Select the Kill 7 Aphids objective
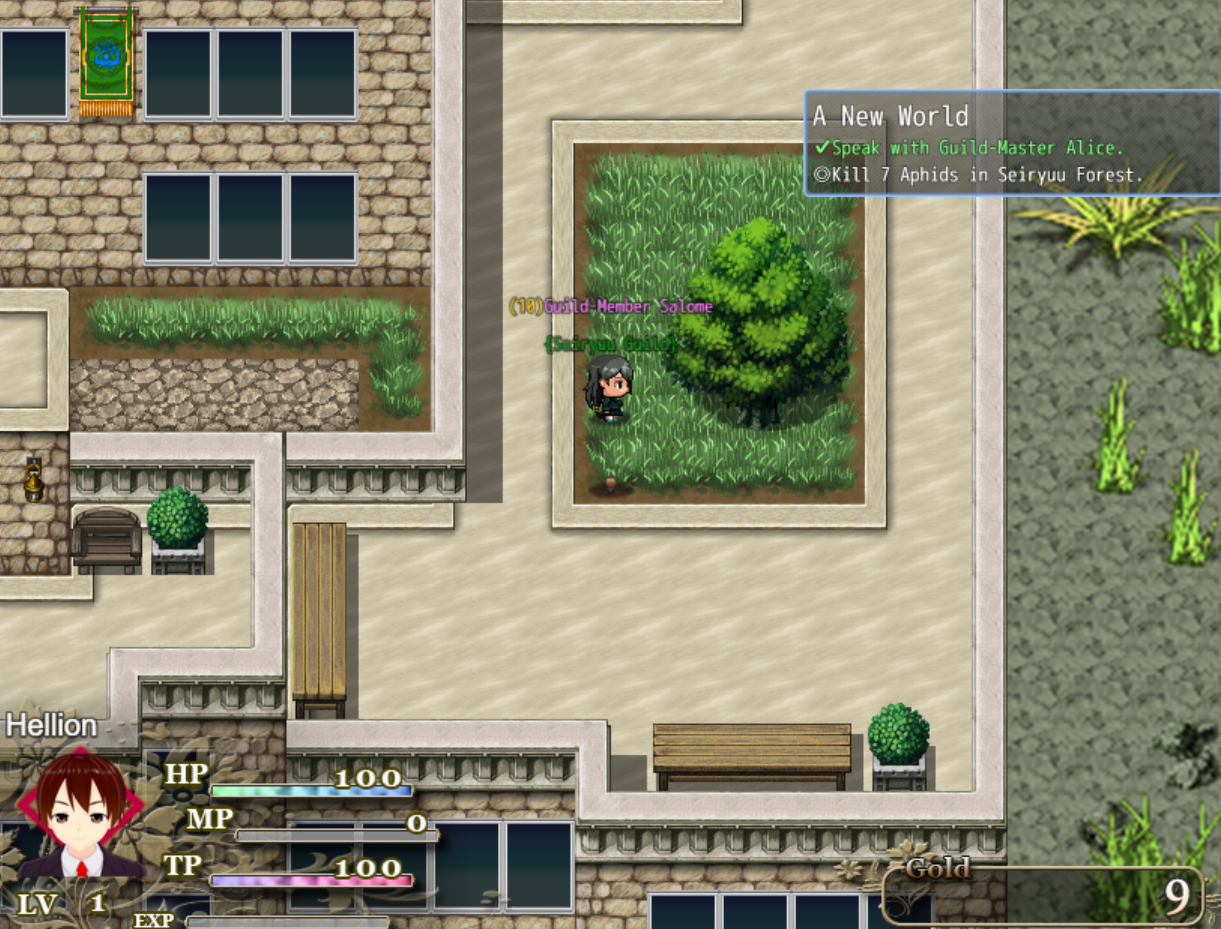 click(x=977, y=175)
